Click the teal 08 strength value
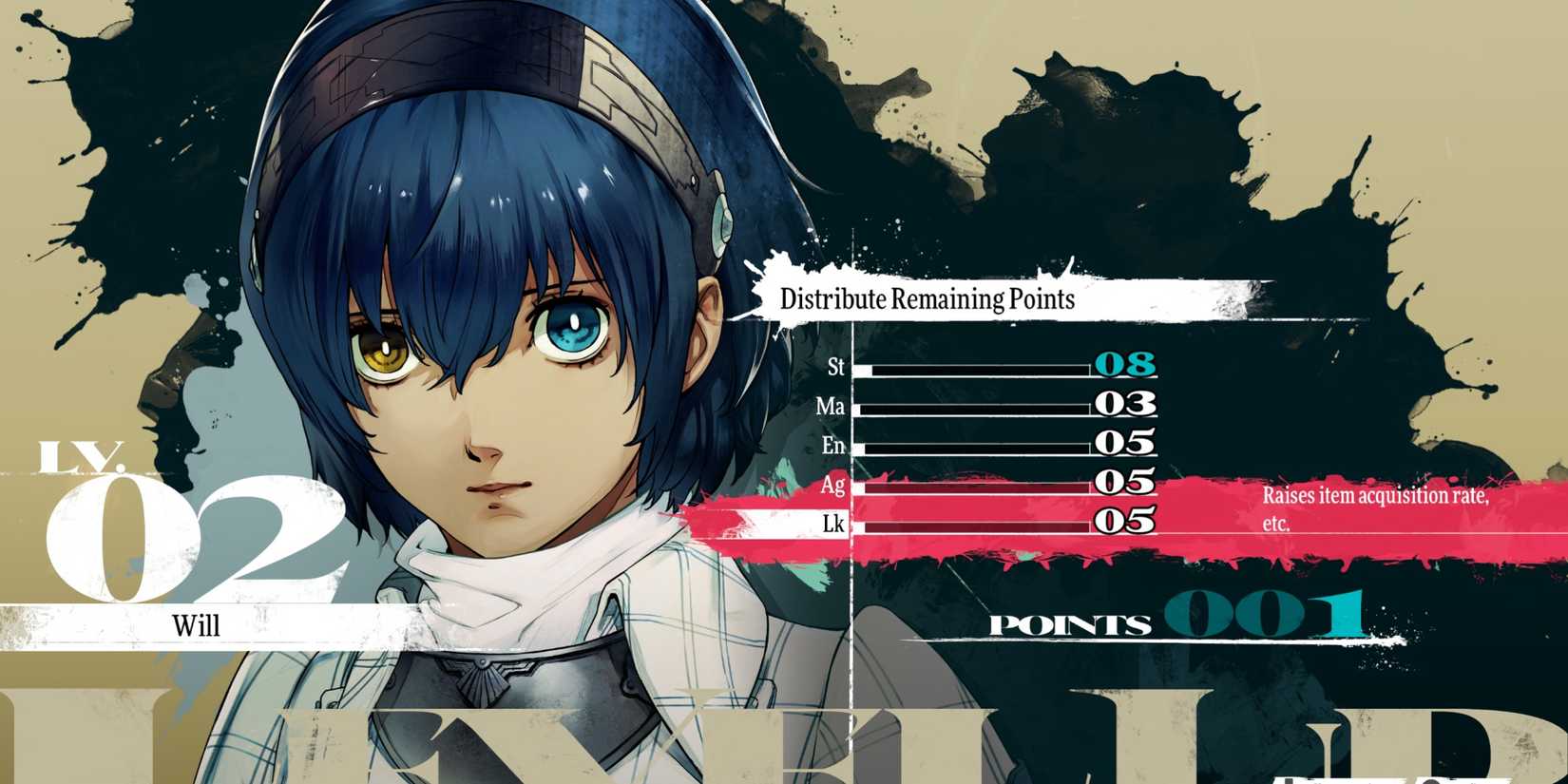The width and height of the screenshot is (1568, 784). [1124, 365]
